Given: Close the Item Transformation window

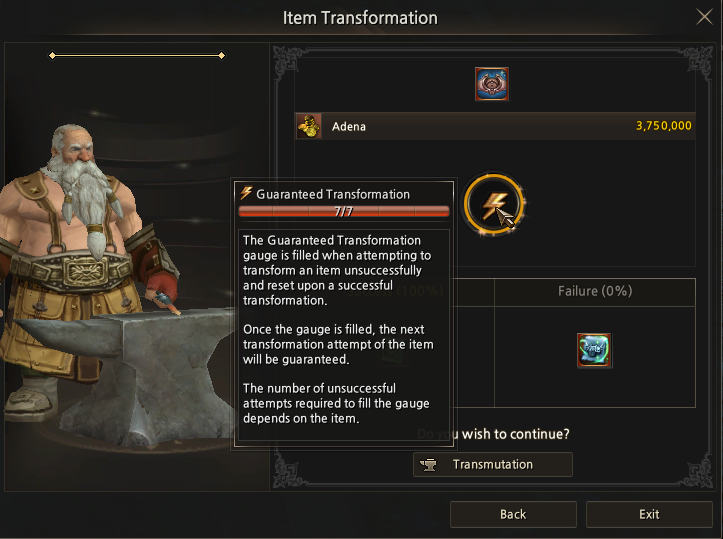Looking at the screenshot, I should [x=703, y=17].
